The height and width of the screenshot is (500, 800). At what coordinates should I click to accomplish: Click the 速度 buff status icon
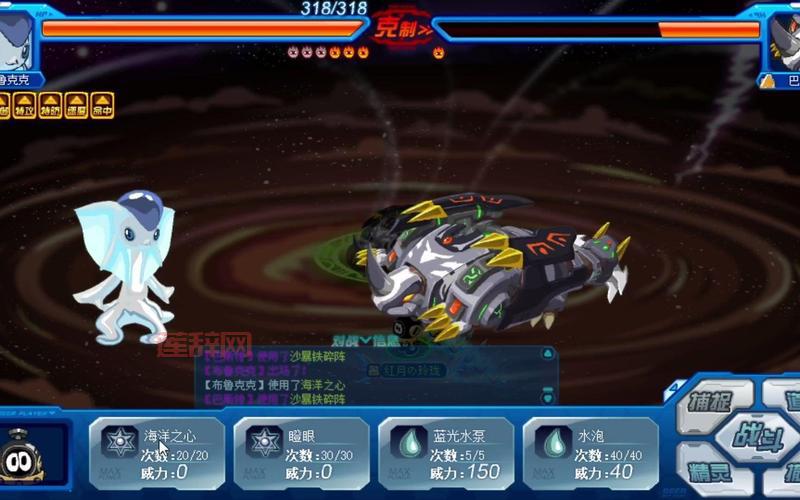coord(76,104)
